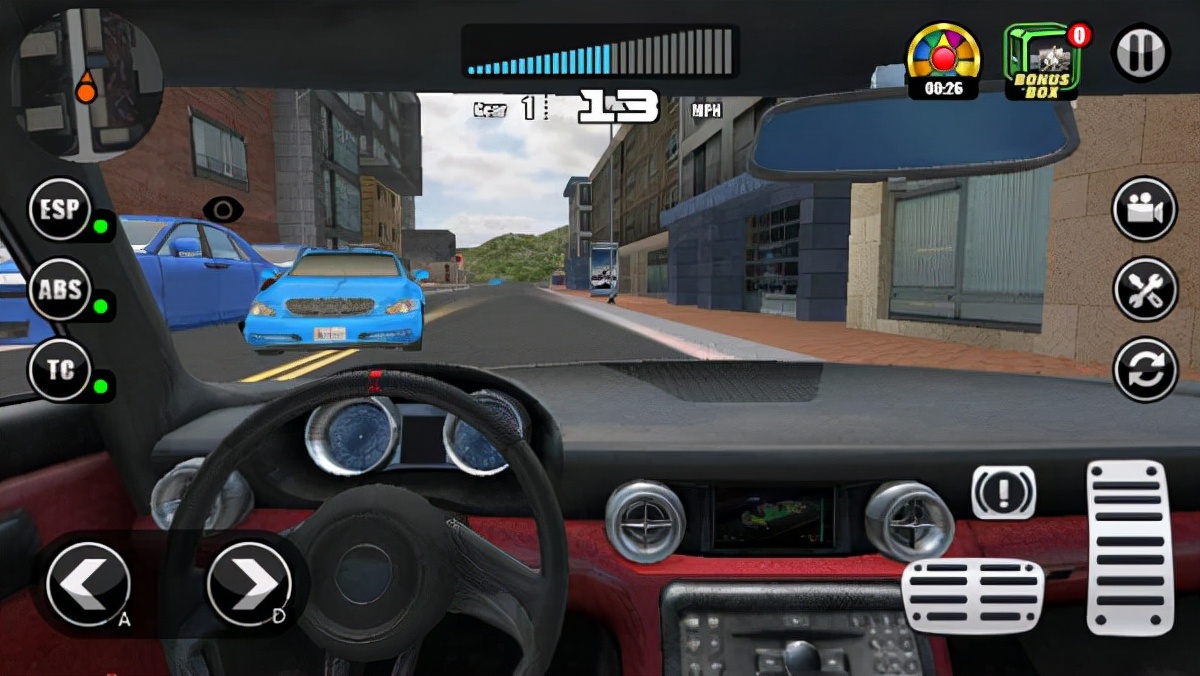Viewport: 1200px width, 676px height.
Task: Toggle the ESP stability control
Action: click(60, 210)
